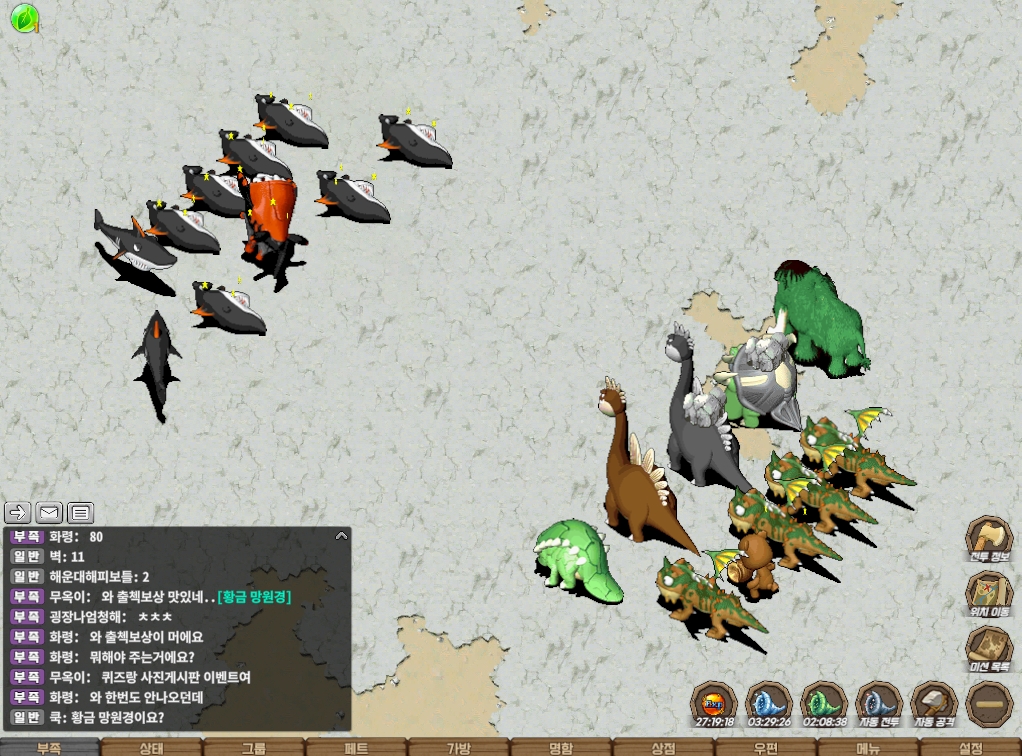Select the green horn buff icon

(x=825, y=701)
